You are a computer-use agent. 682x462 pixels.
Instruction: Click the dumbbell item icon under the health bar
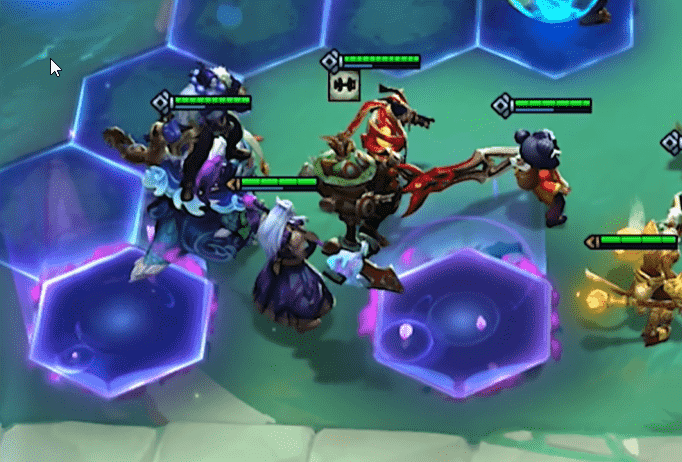click(x=343, y=87)
